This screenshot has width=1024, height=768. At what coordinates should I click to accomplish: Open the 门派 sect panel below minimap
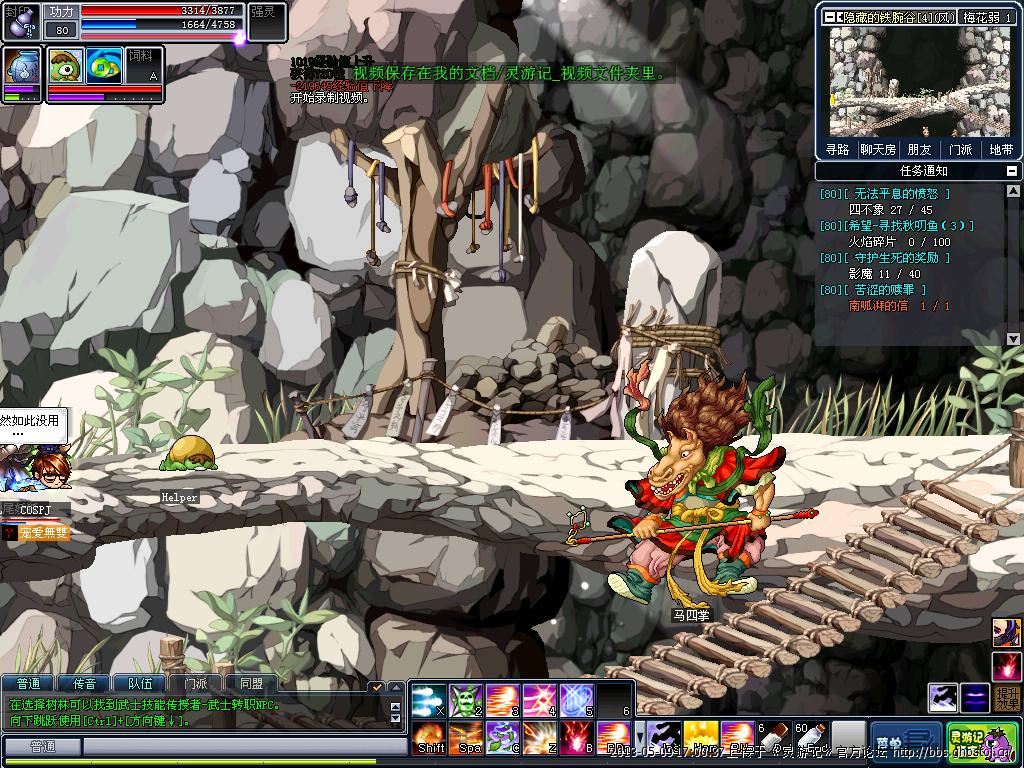pyautogui.click(x=960, y=149)
